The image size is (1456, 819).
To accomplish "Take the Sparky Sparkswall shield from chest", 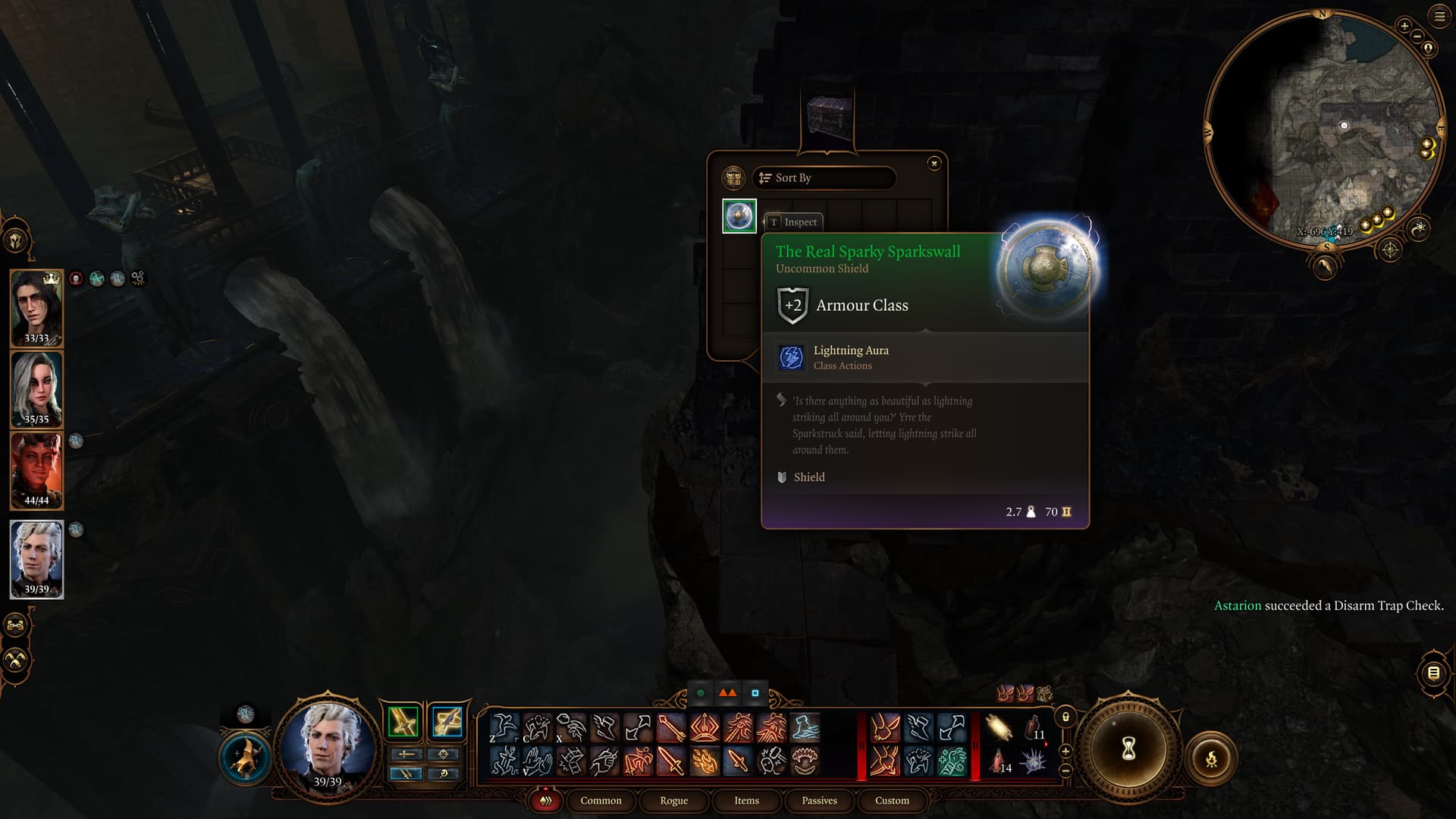I will coord(739,216).
